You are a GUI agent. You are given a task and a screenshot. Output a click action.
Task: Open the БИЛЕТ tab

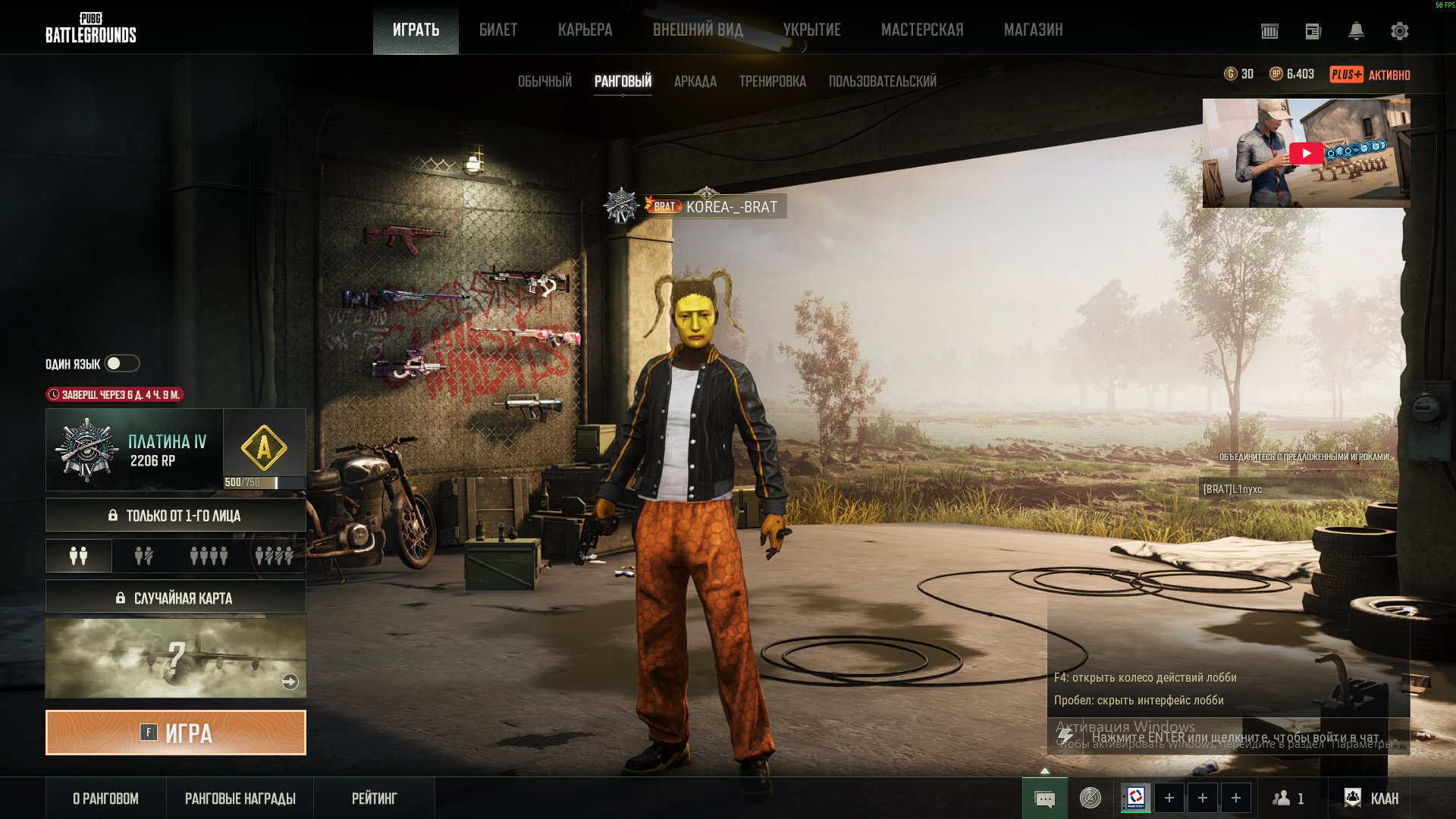tap(498, 30)
